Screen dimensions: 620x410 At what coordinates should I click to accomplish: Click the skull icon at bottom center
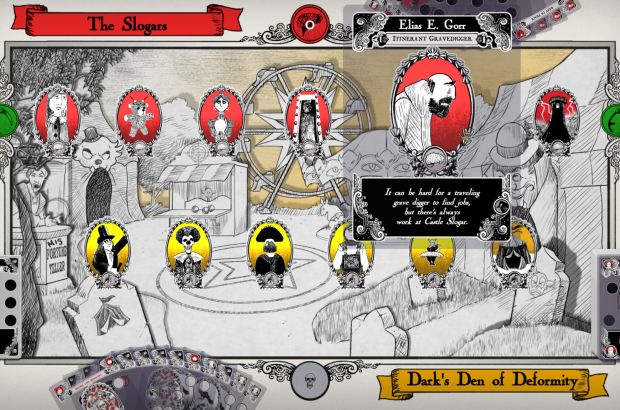coord(310,381)
